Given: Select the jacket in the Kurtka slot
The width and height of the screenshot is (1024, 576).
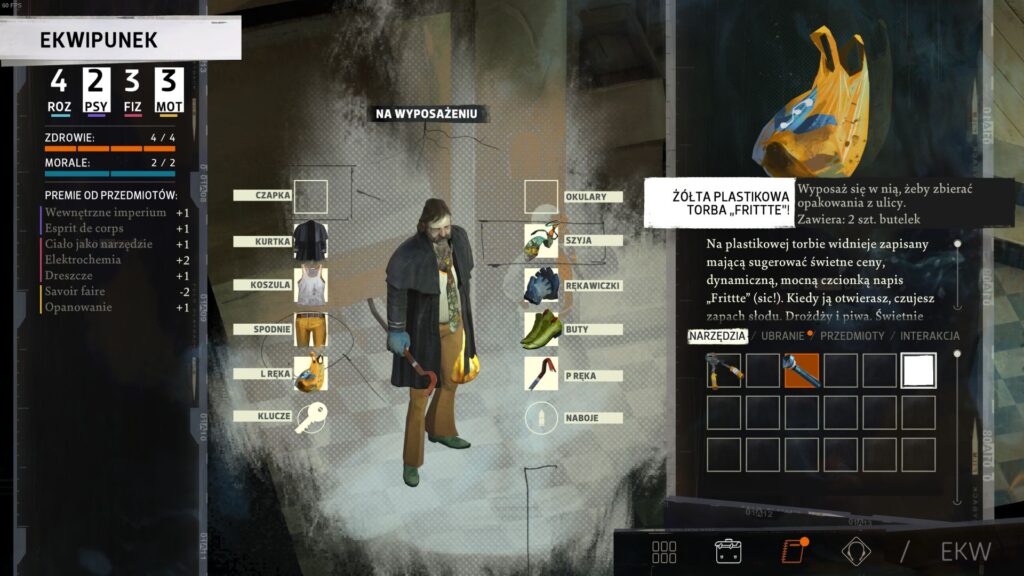Looking at the screenshot, I should click(310, 241).
